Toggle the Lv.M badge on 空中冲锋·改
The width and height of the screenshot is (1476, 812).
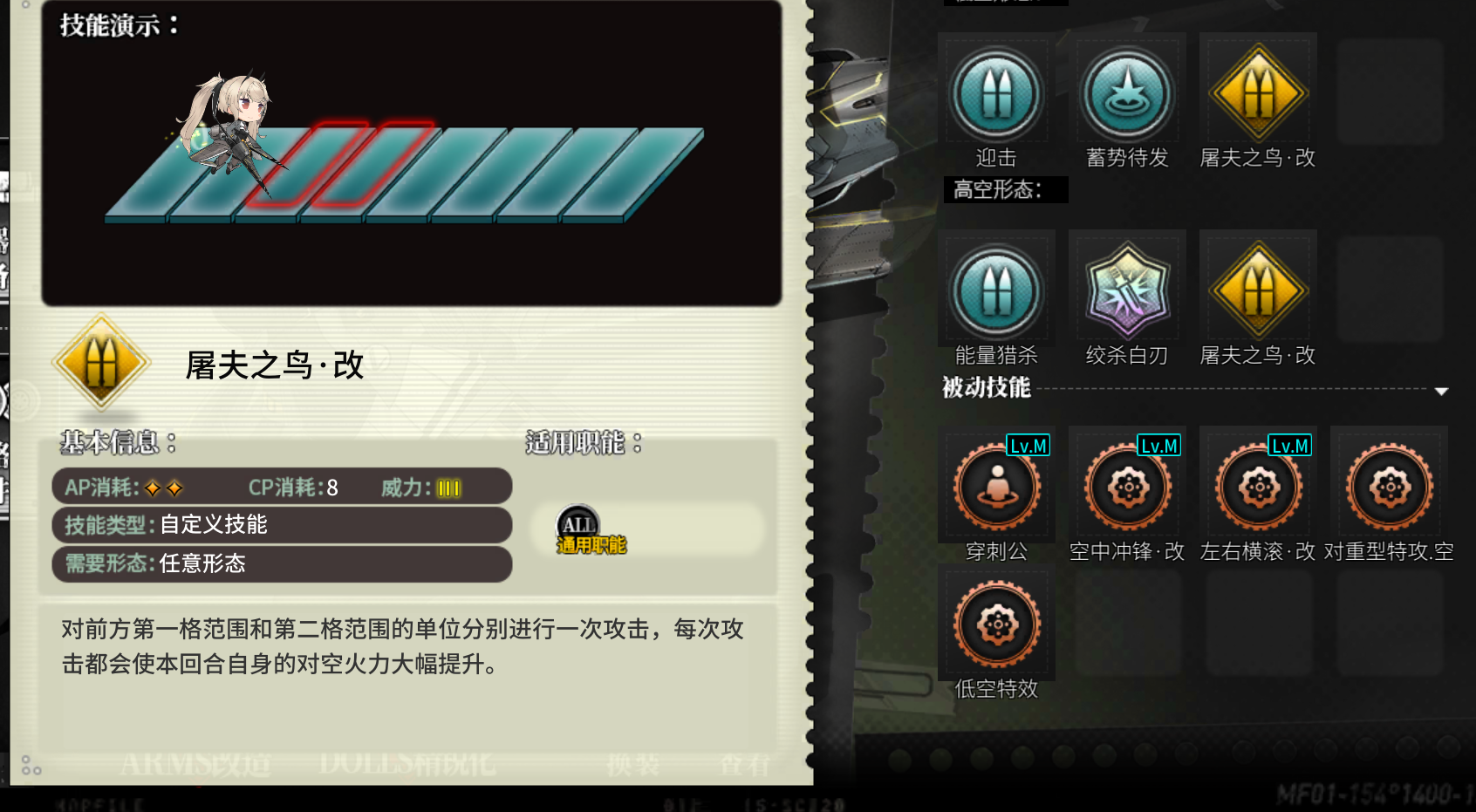tap(1158, 446)
